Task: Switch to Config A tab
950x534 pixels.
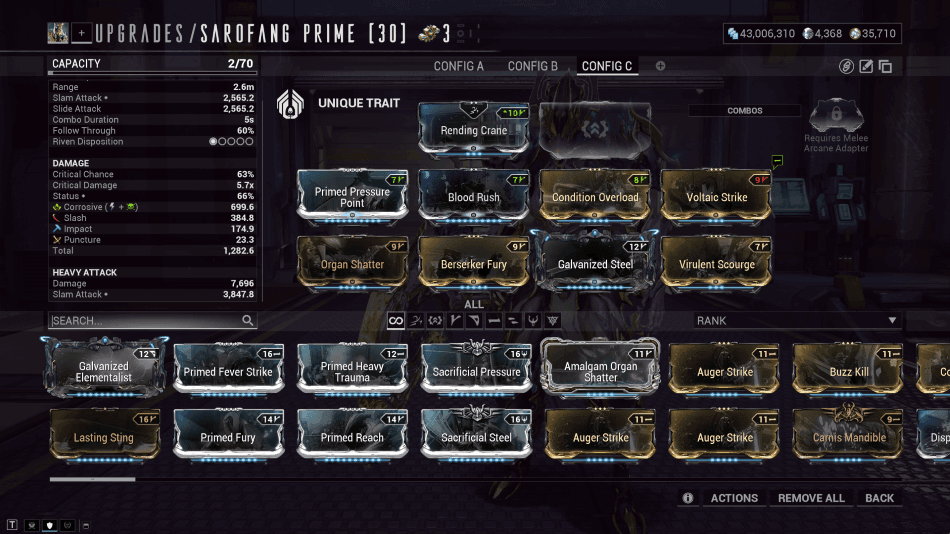Action: [x=458, y=66]
